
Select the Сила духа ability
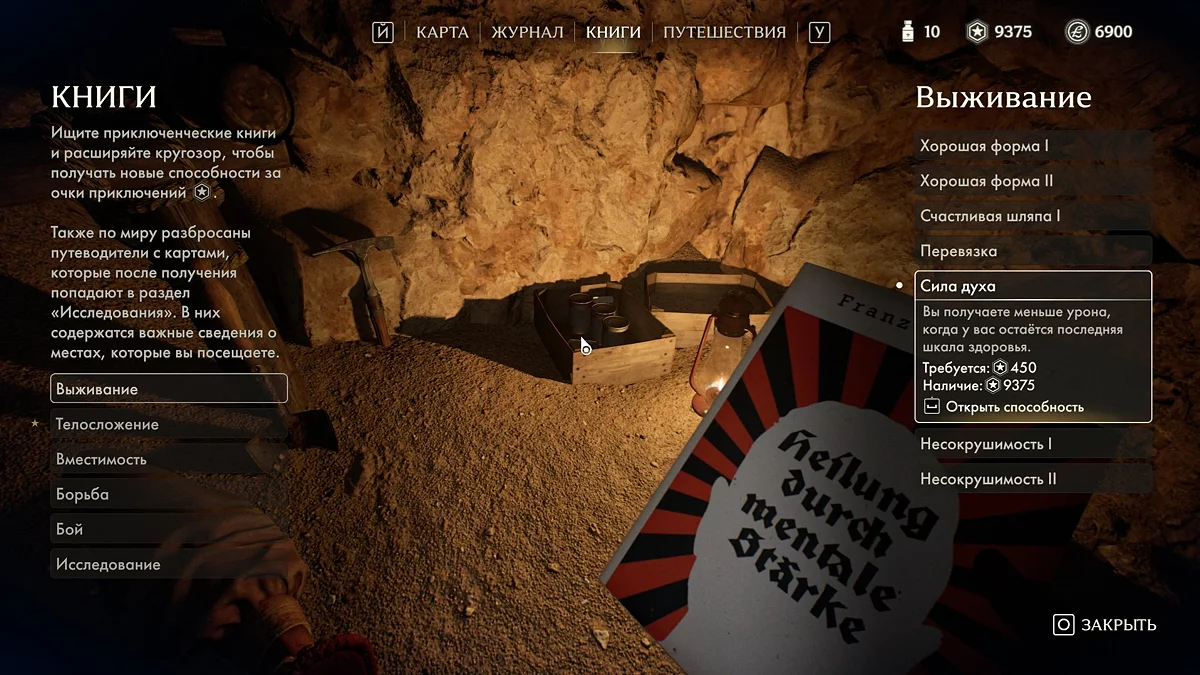tap(1032, 286)
